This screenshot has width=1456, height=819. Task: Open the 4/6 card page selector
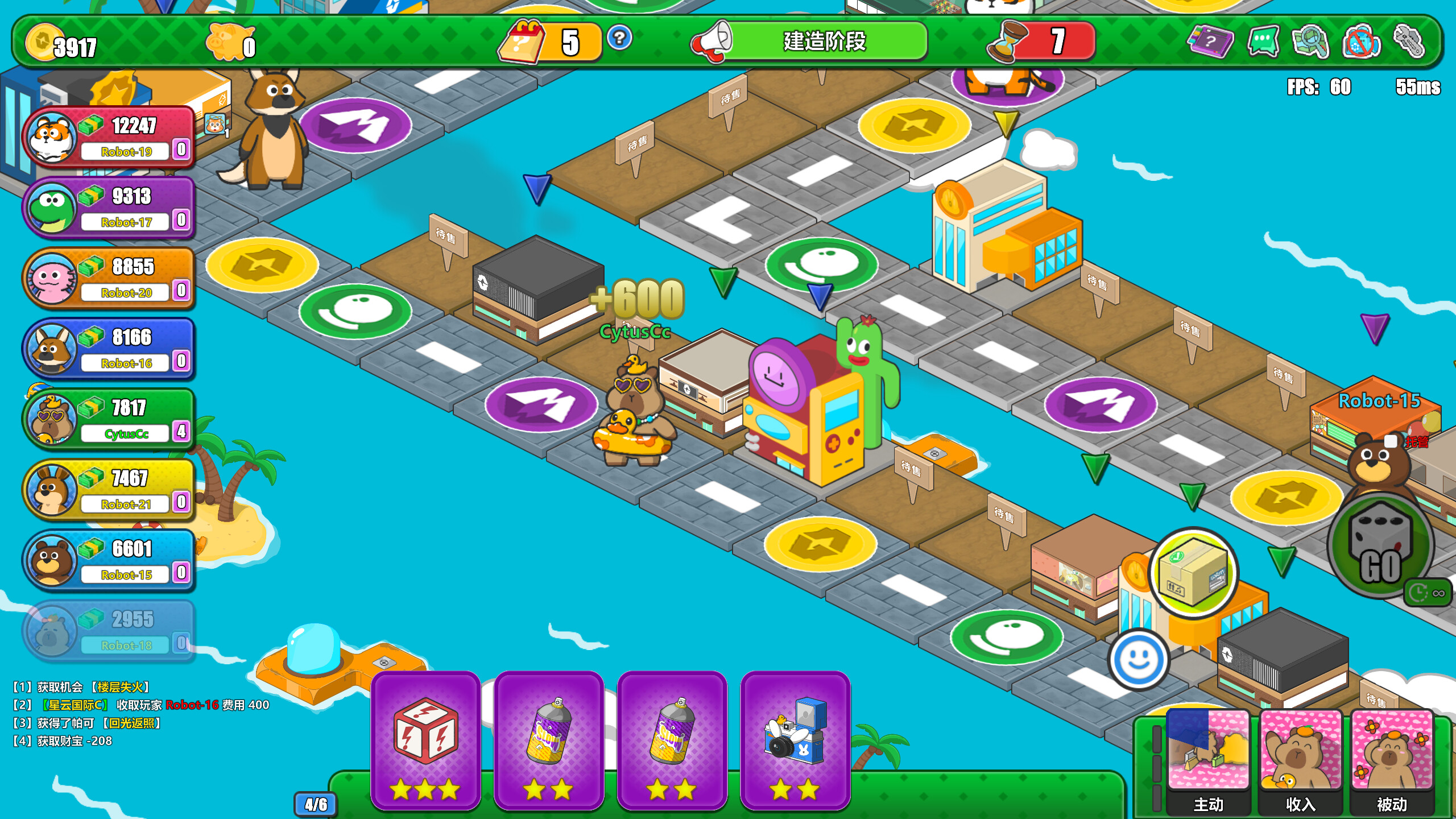(x=315, y=804)
